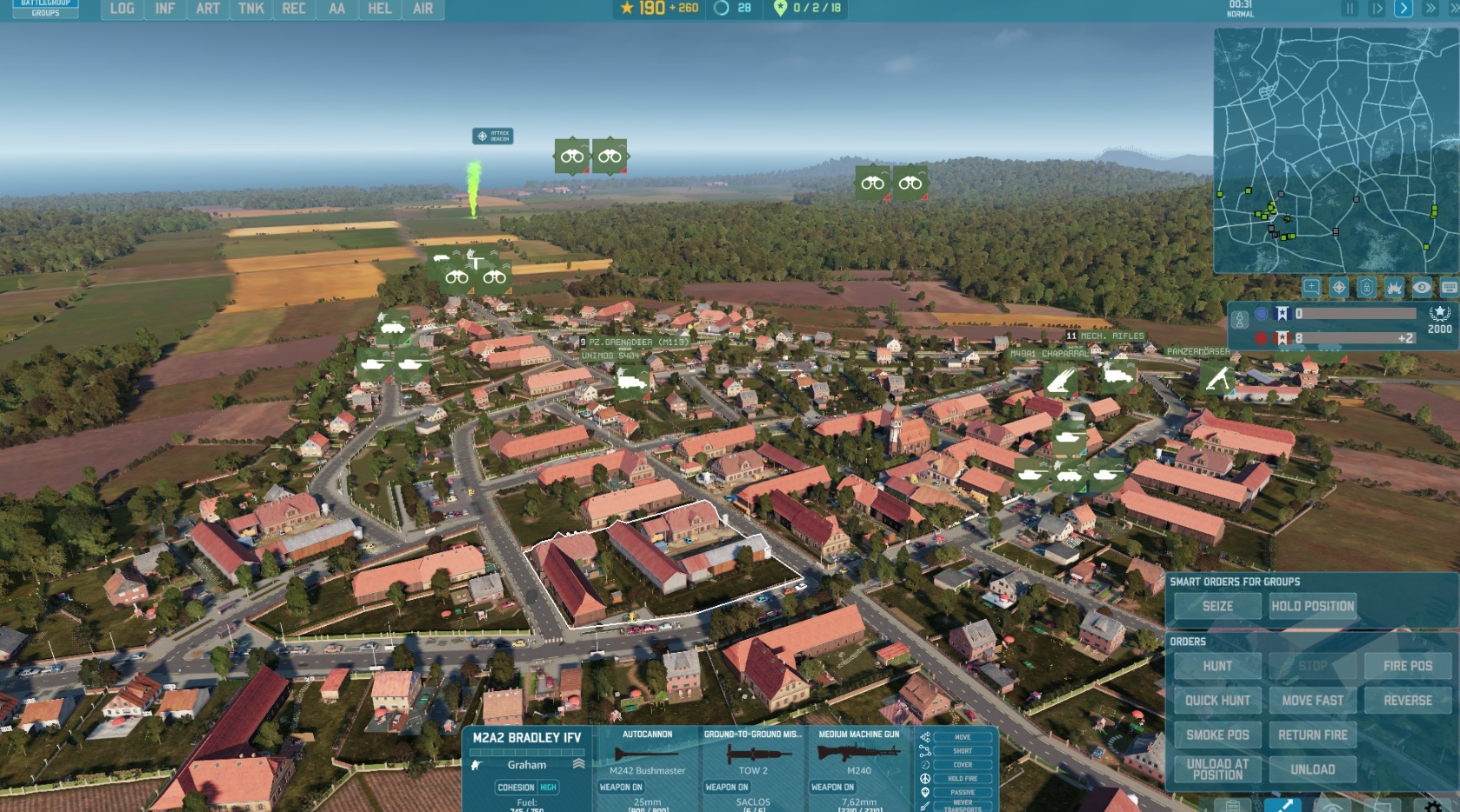The height and width of the screenshot is (812, 1460).
Task: Open the AIR units tab
Action: pyautogui.click(x=422, y=10)
